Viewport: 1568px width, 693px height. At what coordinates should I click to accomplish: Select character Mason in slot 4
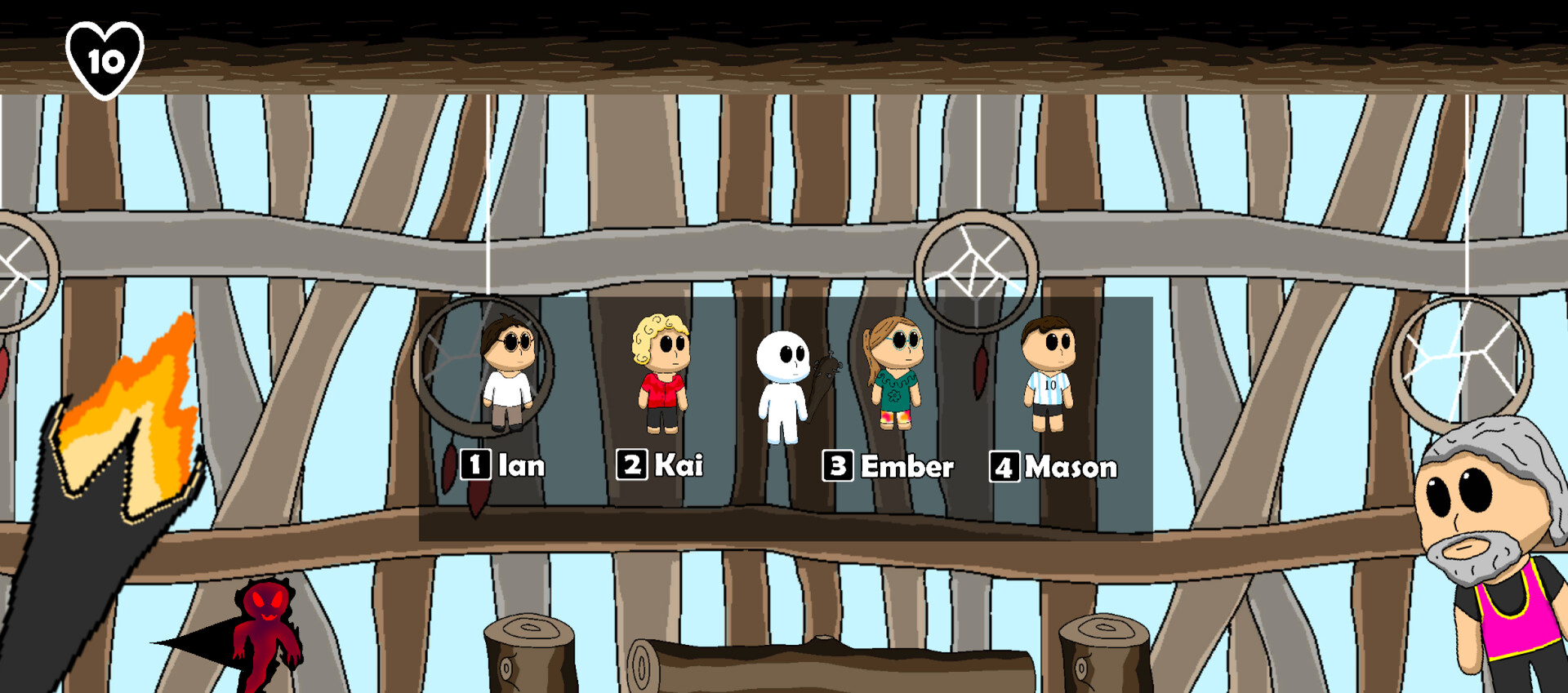pos(1050,371)
